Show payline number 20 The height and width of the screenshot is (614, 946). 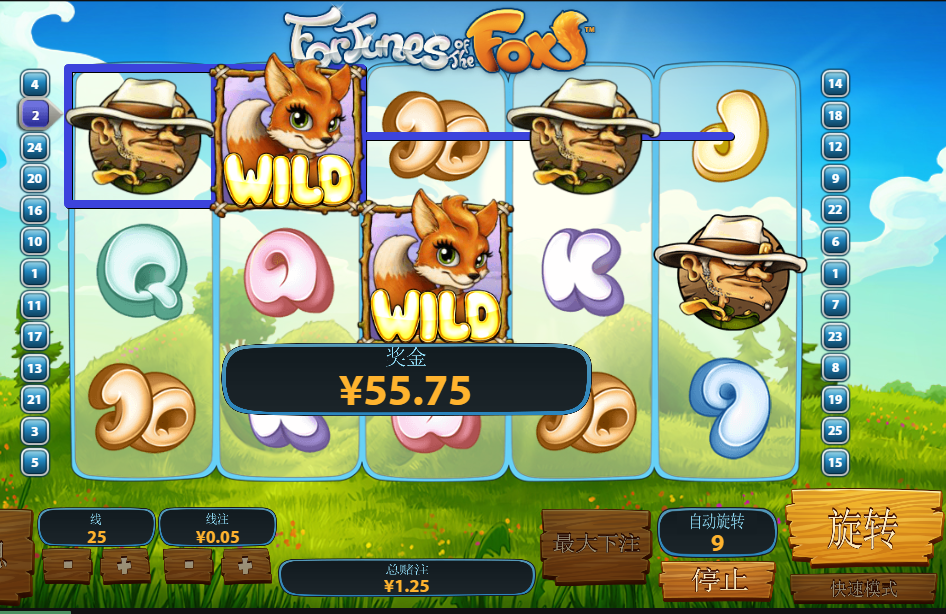point(35,179)
